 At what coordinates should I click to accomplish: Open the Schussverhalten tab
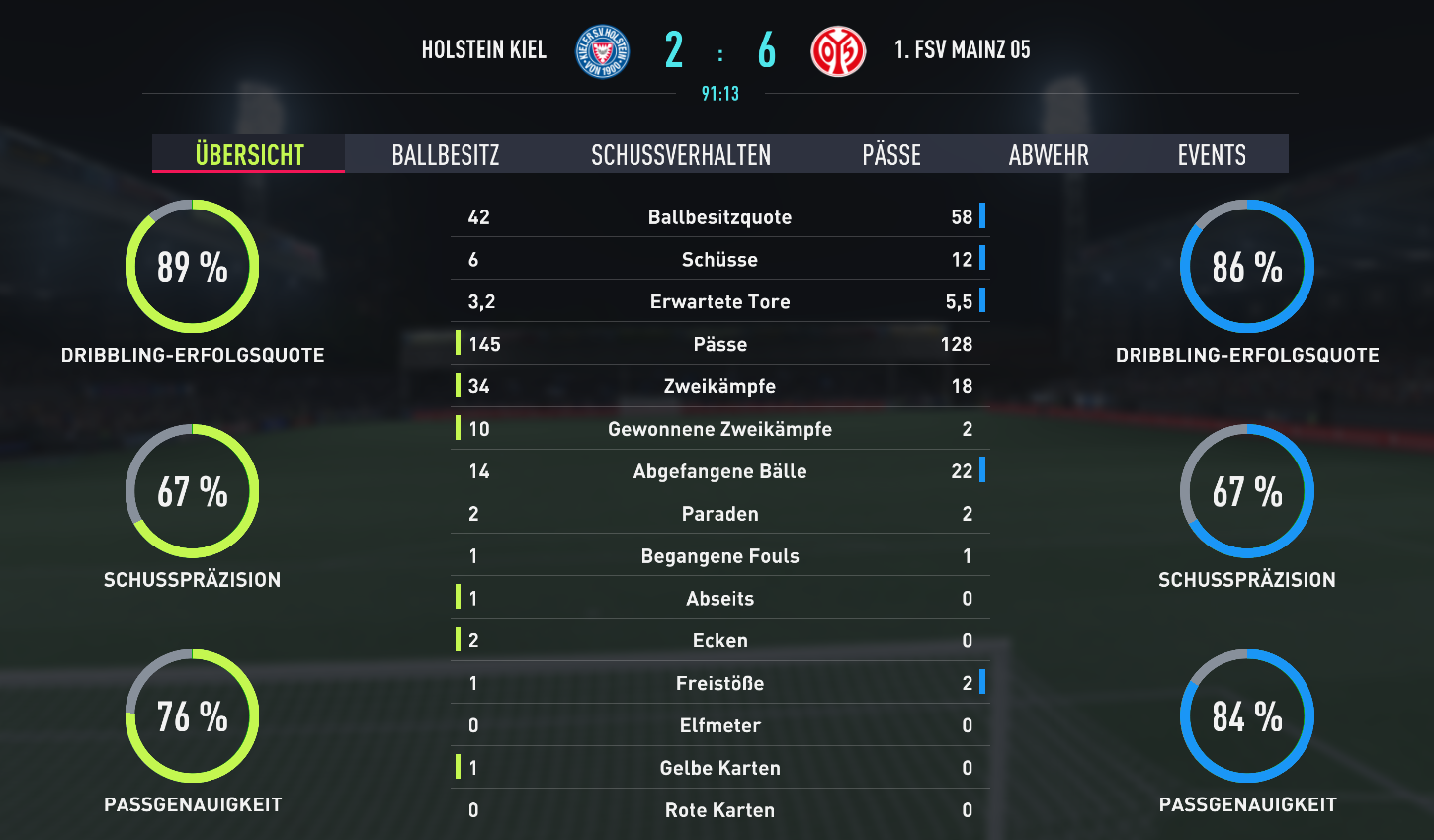click(681, 155)
